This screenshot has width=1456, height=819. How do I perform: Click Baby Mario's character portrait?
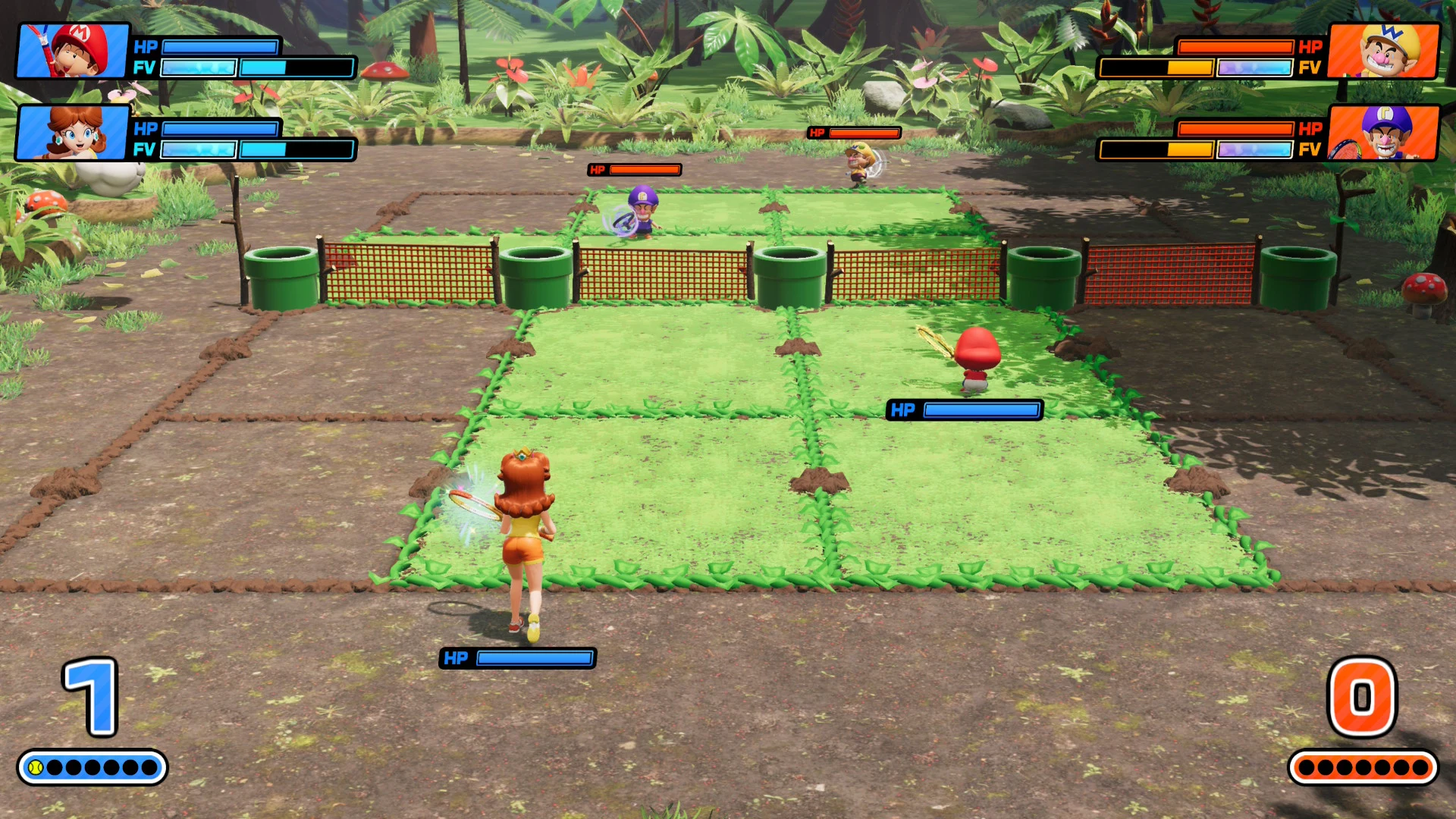[x=74, y=51]
